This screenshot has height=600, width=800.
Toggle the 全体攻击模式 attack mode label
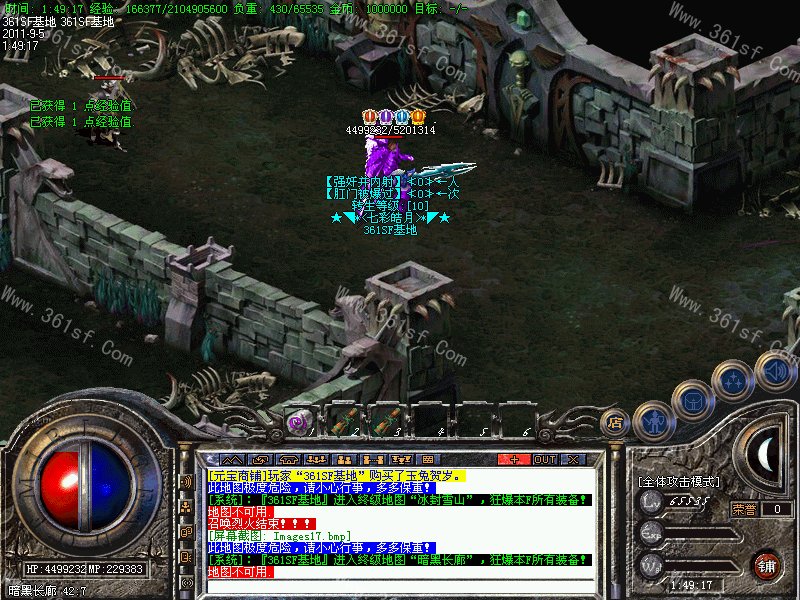tap(679, 482)
